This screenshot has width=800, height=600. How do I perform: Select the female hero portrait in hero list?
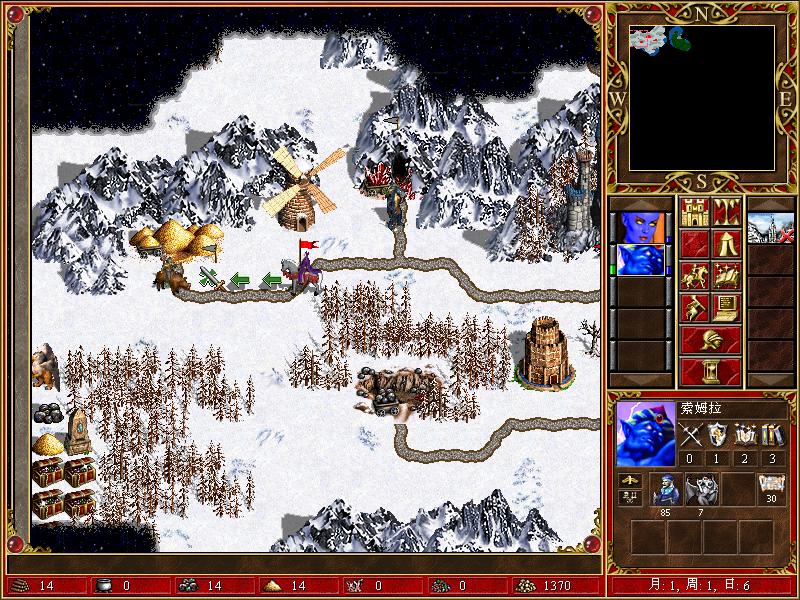[x=638, y=227]
